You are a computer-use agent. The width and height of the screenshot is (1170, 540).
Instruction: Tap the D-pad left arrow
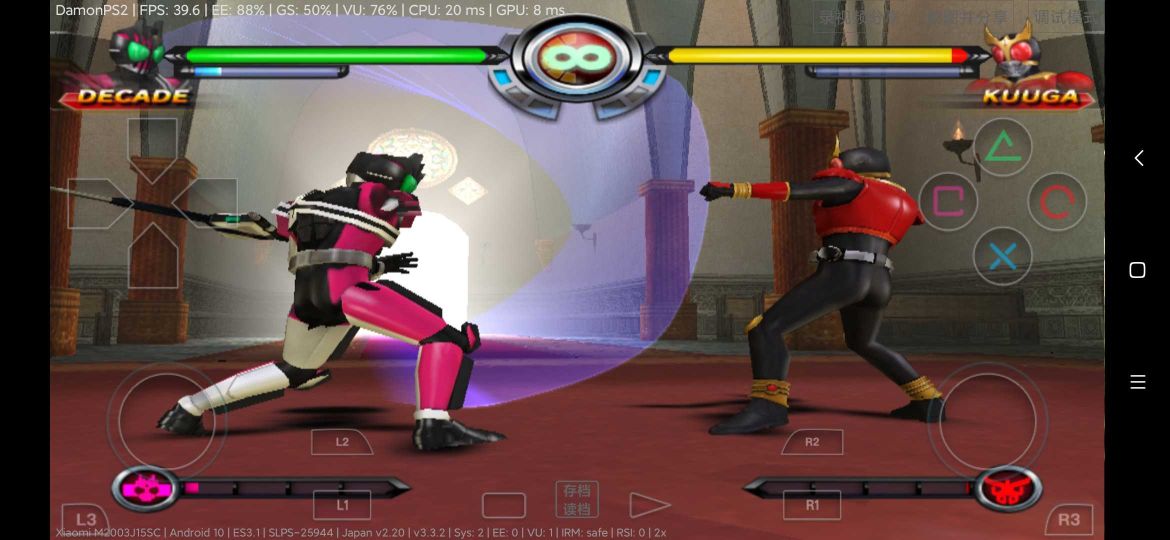(x=98, y=203)
